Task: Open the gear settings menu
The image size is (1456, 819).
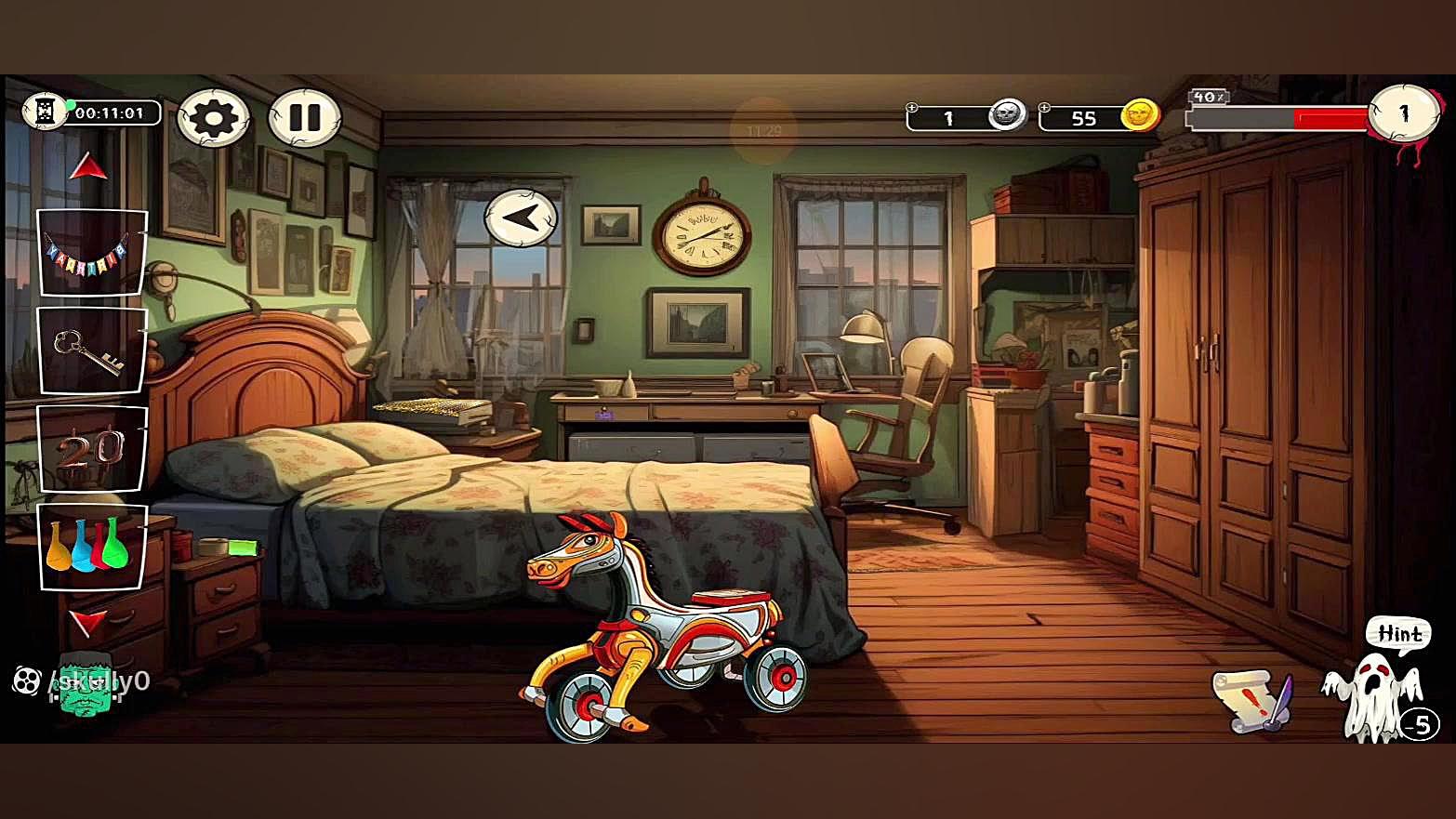Action: coord(213,118)
